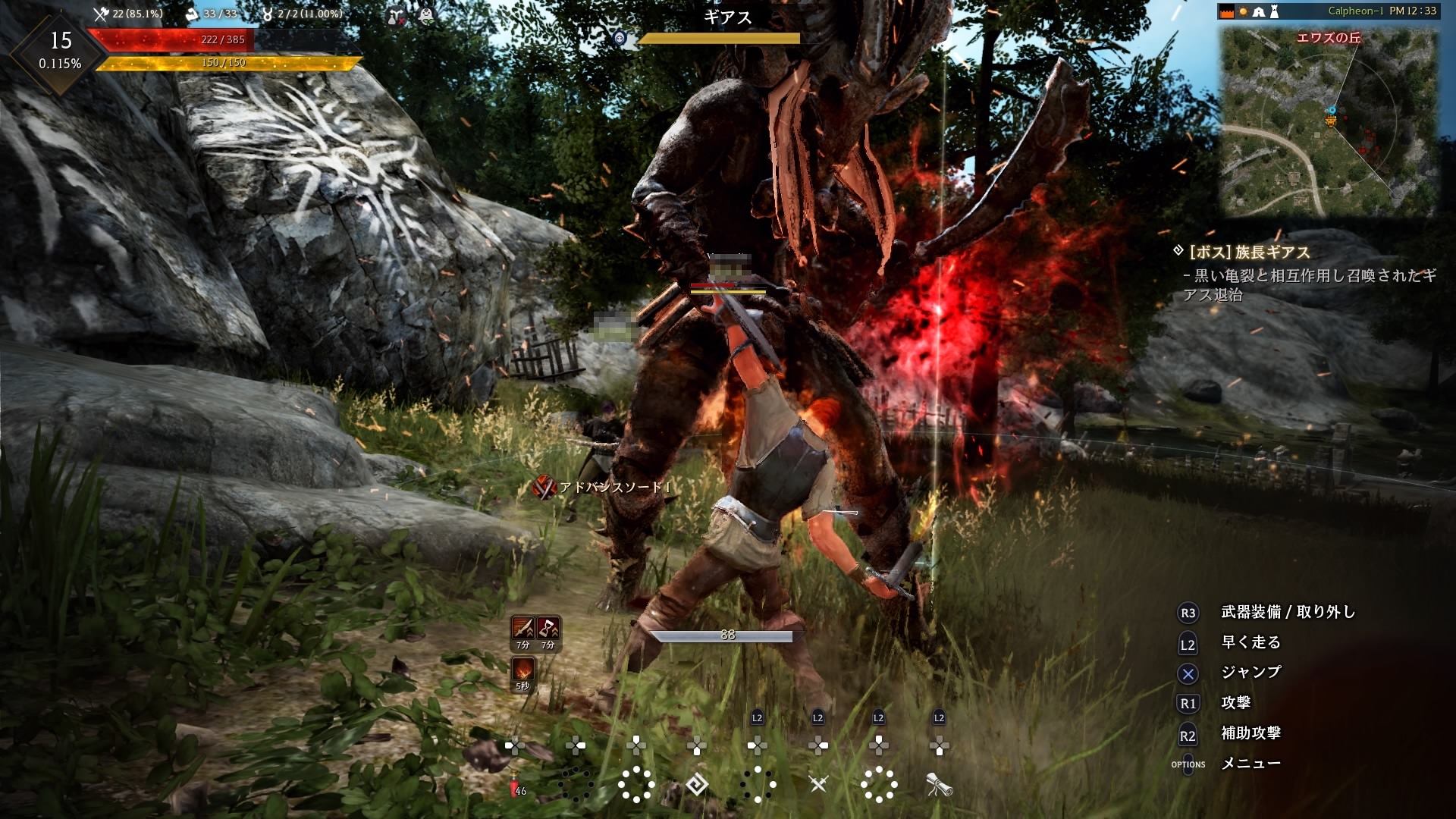Inspect the sword attack buff icon
1456x819 pixels.
(x=523, y=628)
